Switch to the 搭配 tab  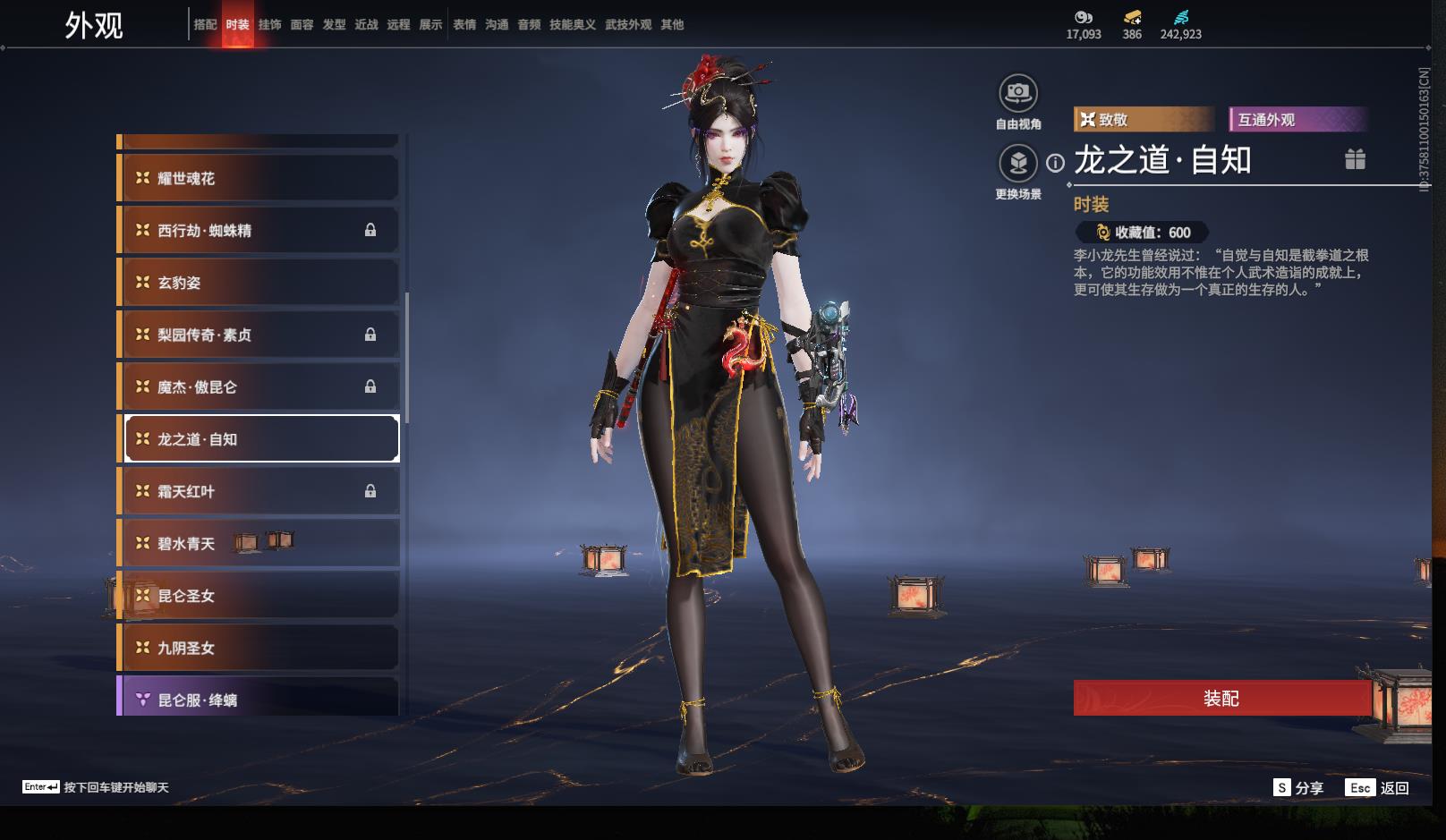pyautogui.click(x=205, y=25)
